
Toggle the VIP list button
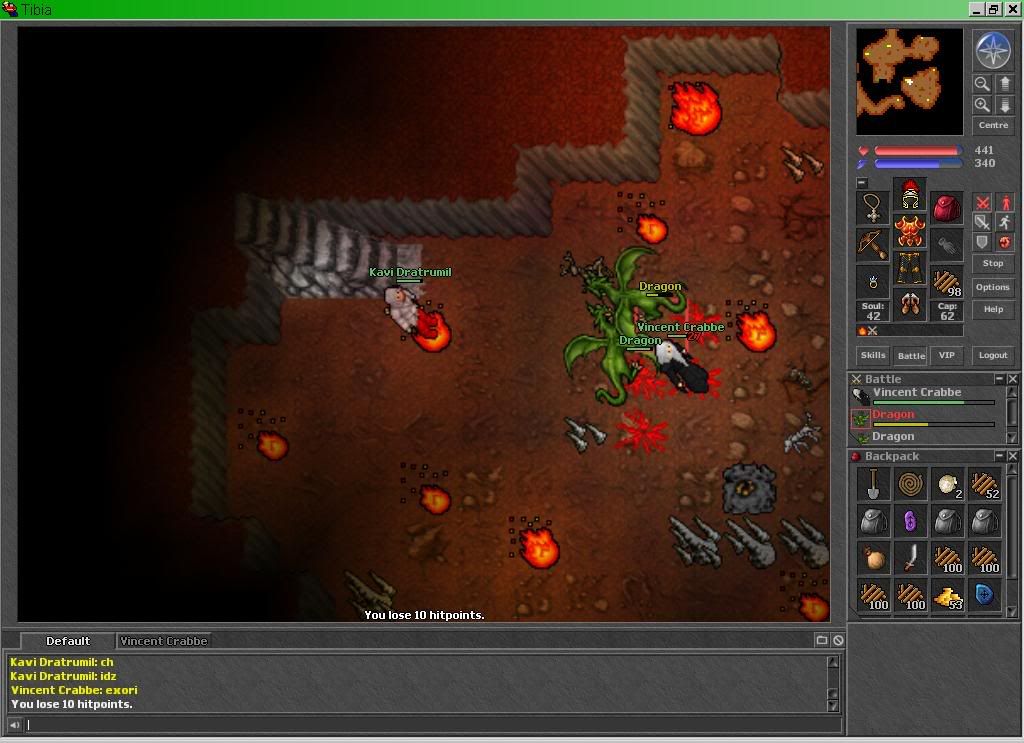(946, 355)
